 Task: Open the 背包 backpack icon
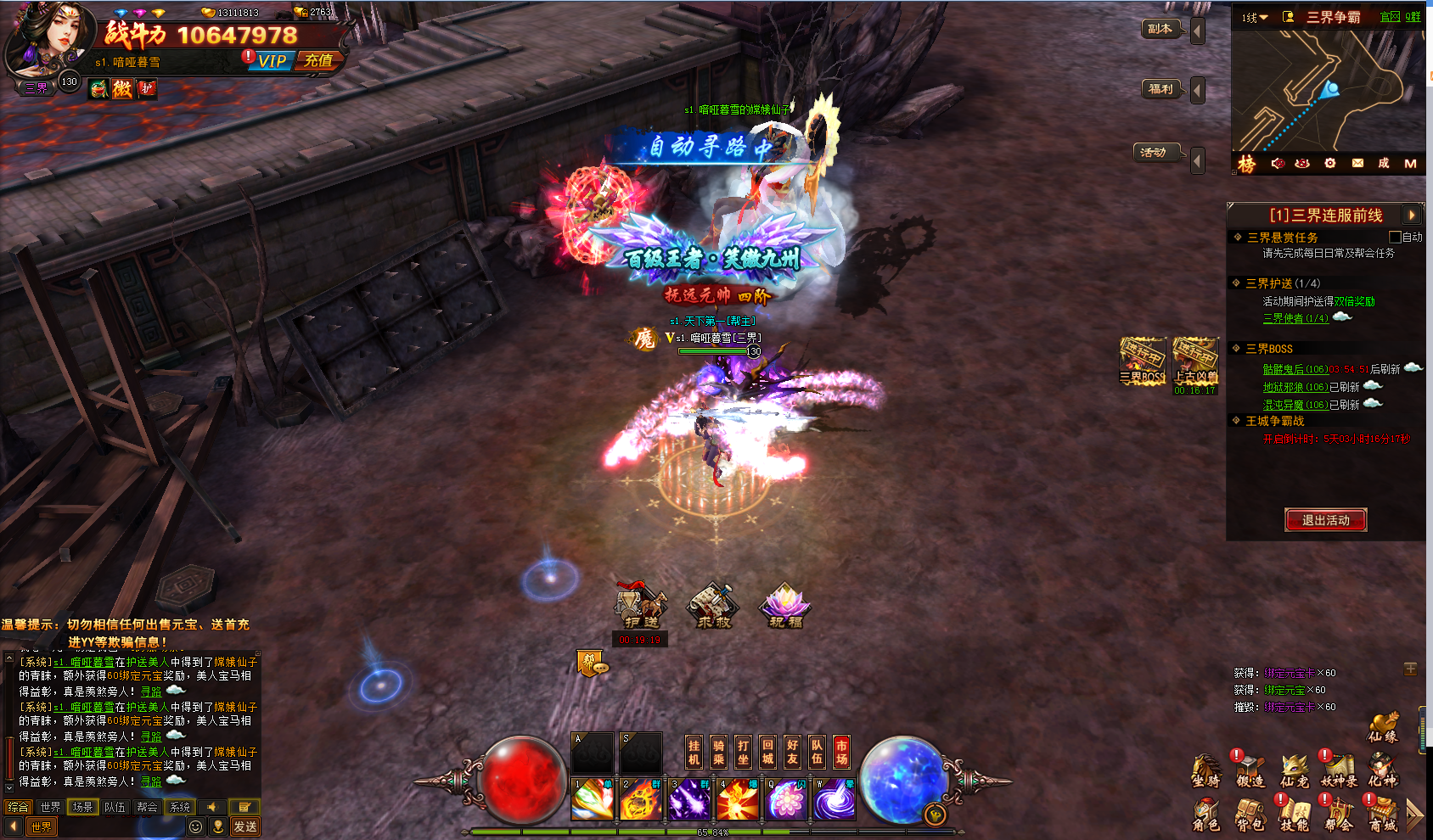[1250, 815]
